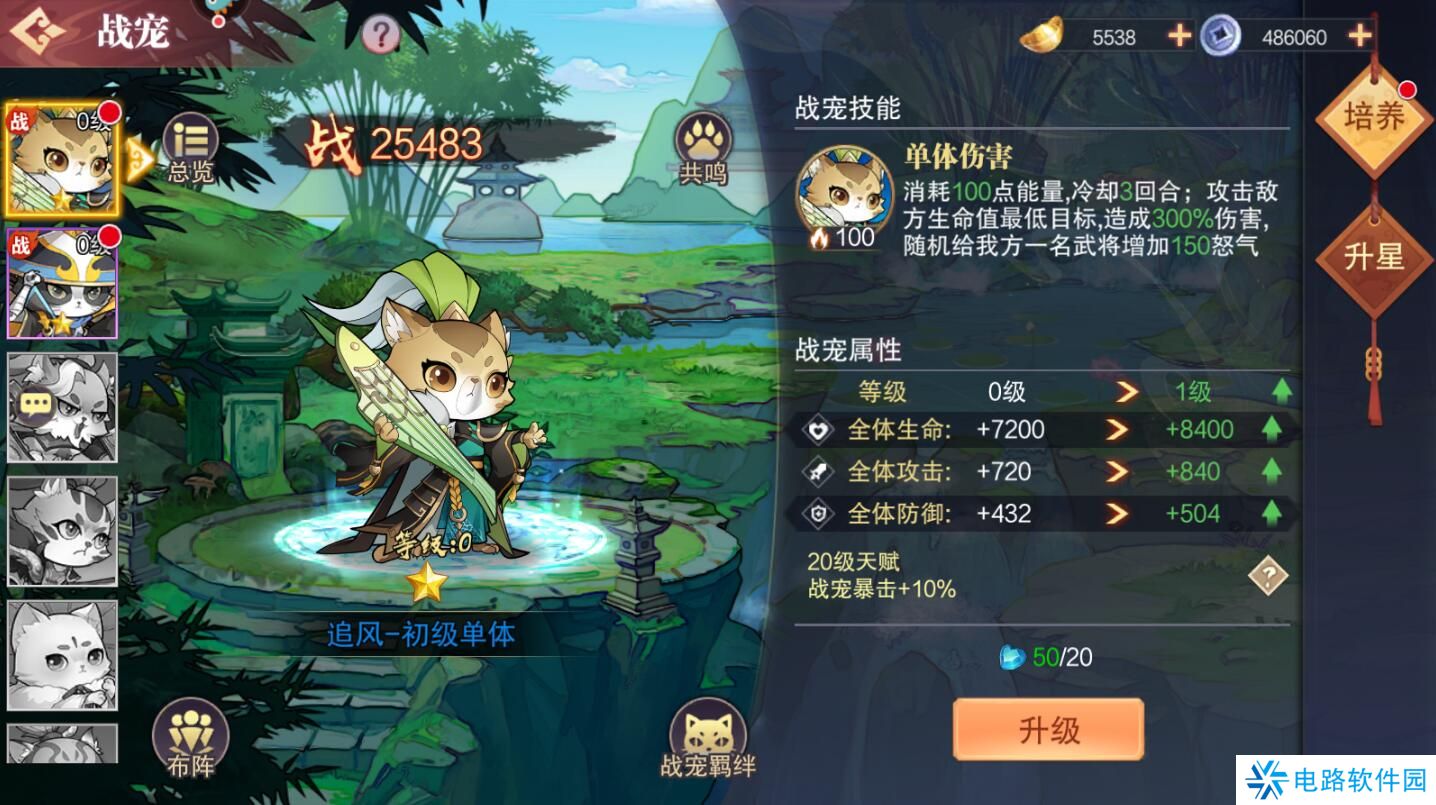Screen dimensions: 1436x805
Task: Select the armored second pet in sidebar
Action: 60,284
